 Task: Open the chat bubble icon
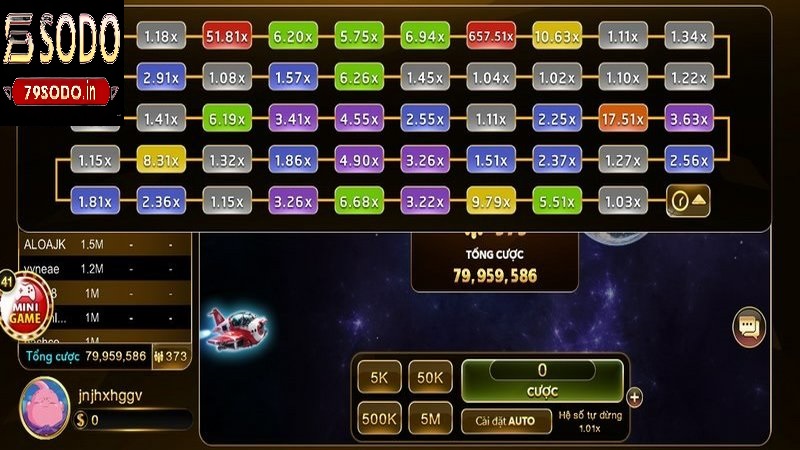coord(748,326)
